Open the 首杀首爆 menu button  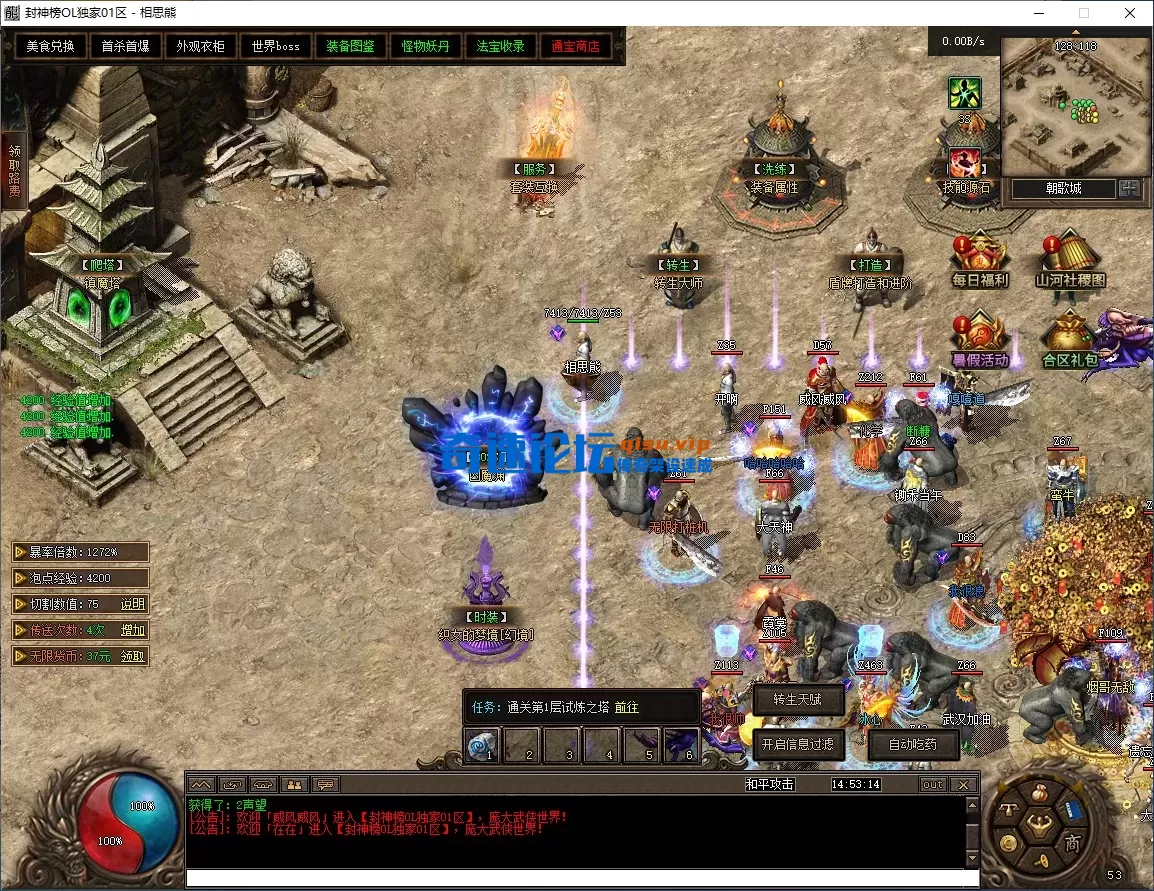125,47
